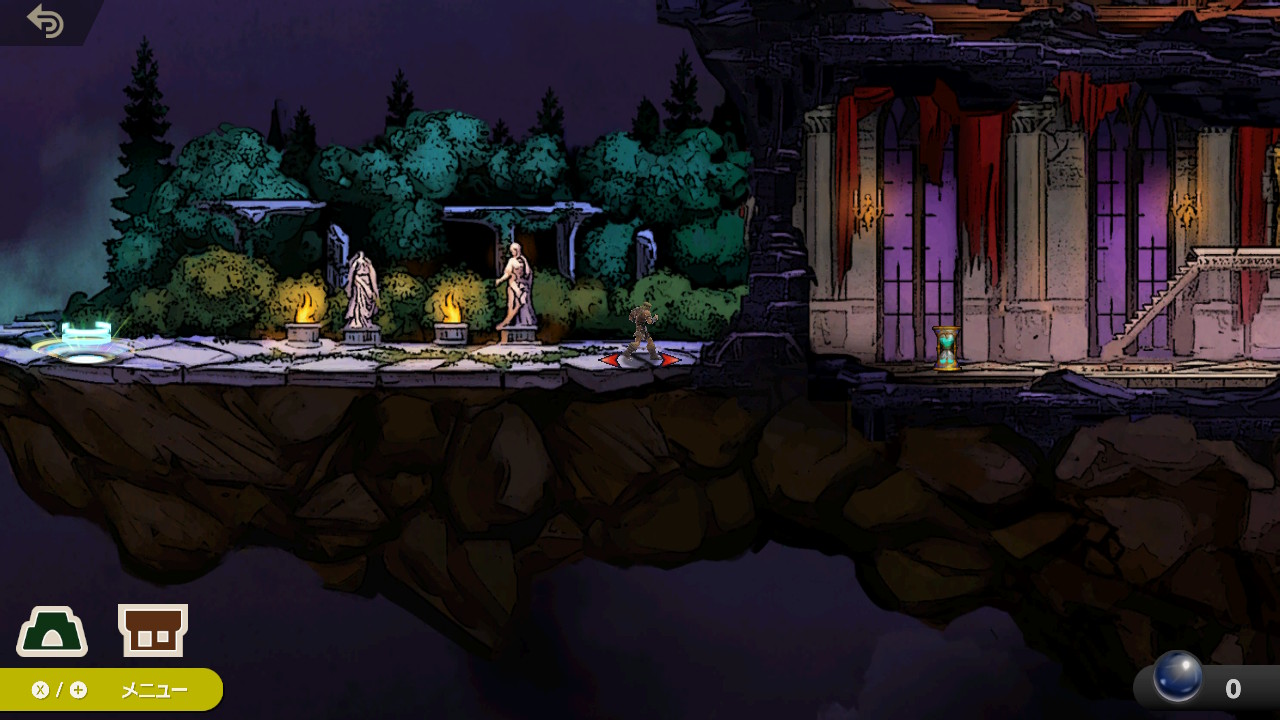The height and width of the screenshot is (720, 1280).
Task: Open the yellow メニュー menu button
Action: point(110,690)
